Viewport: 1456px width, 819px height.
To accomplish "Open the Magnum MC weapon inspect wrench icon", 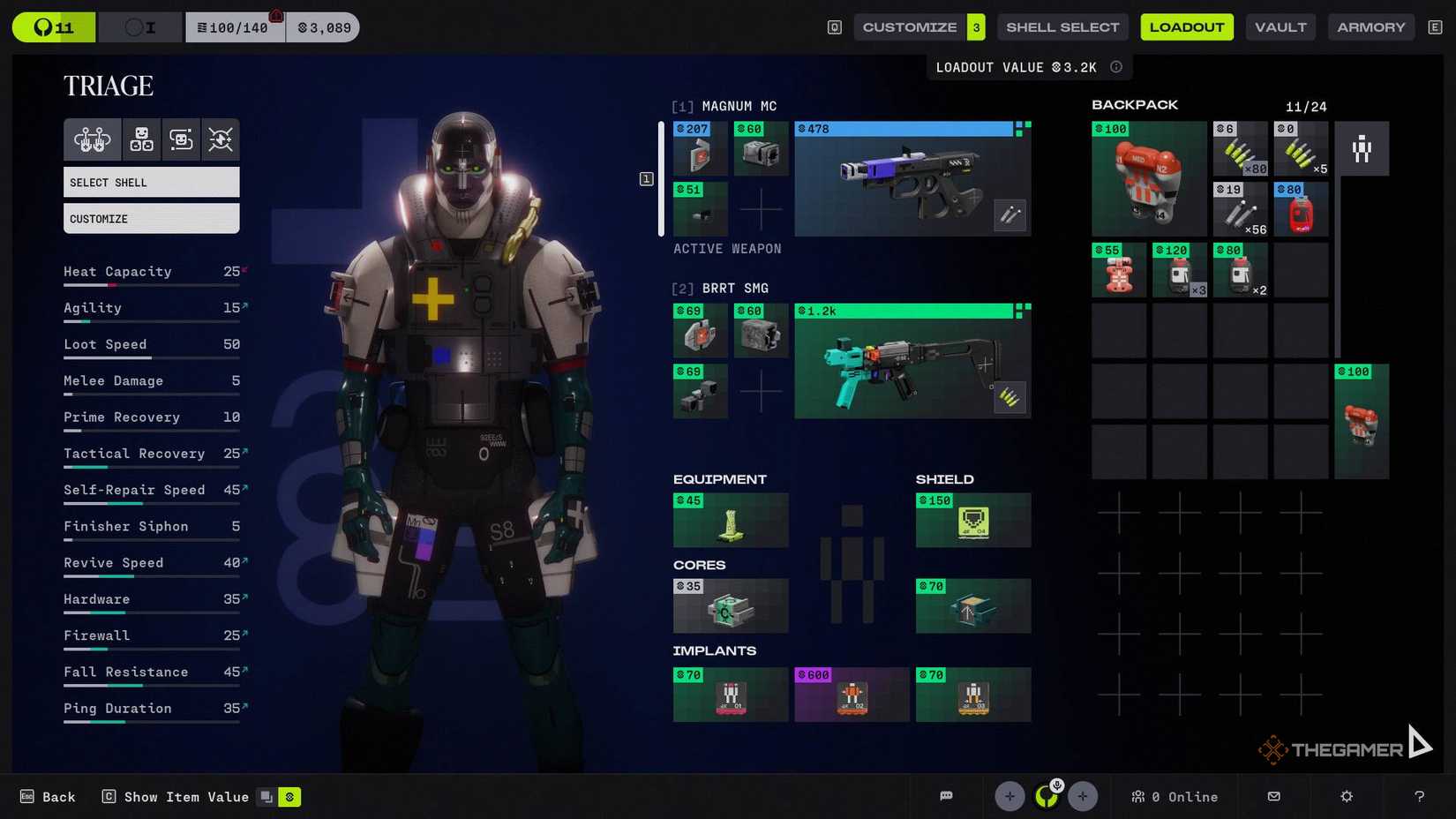I will click(1010, 214).
